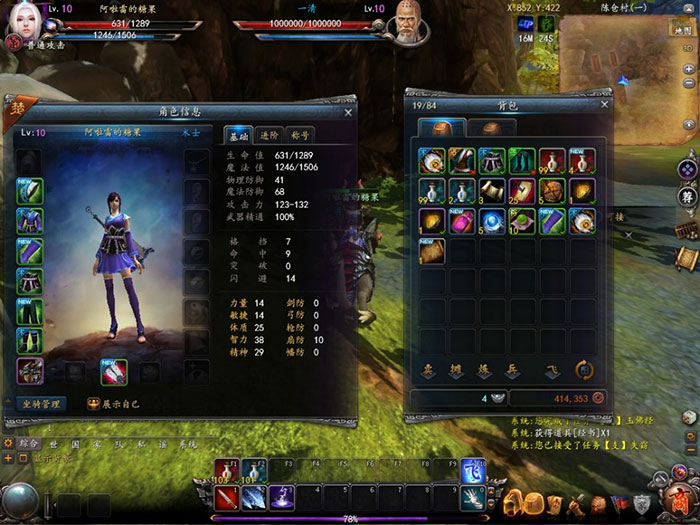Select the 基础 basic stats tab
700x525 pixels.
tap(238, 135)
